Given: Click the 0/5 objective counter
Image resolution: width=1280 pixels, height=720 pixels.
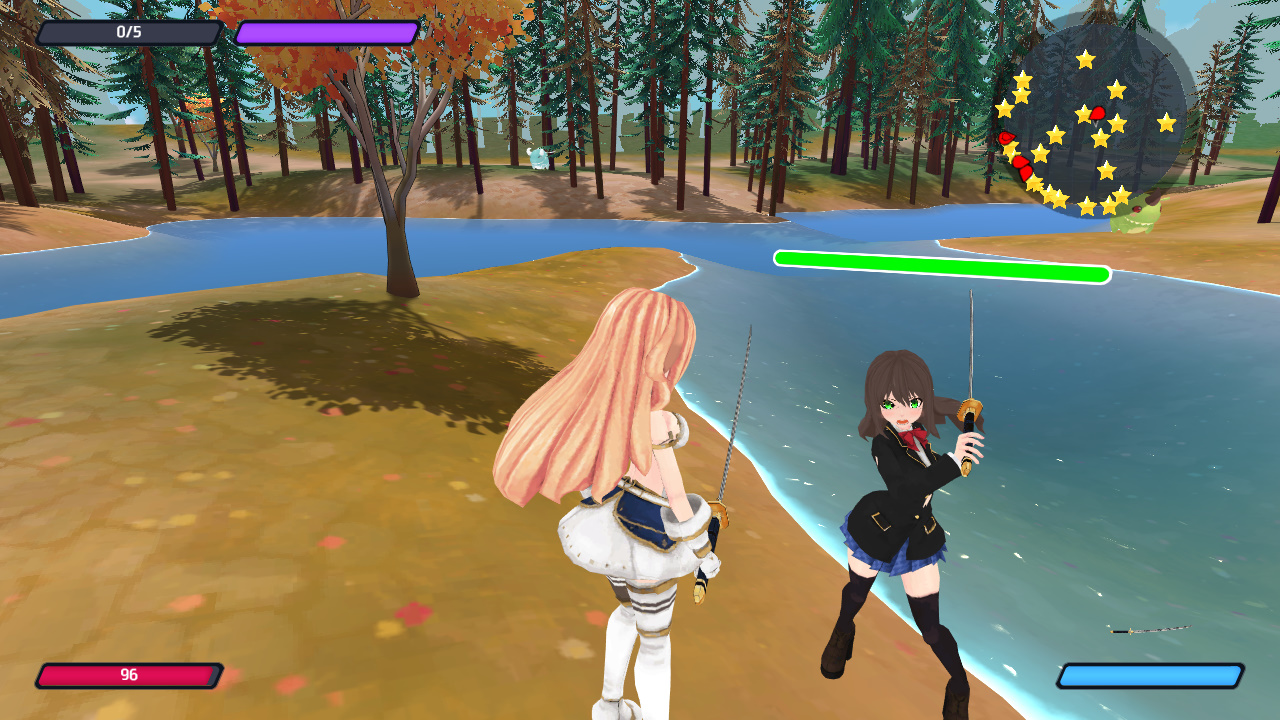Looking at the screenshot, I should pyautogui.click(x=128, y=29).
